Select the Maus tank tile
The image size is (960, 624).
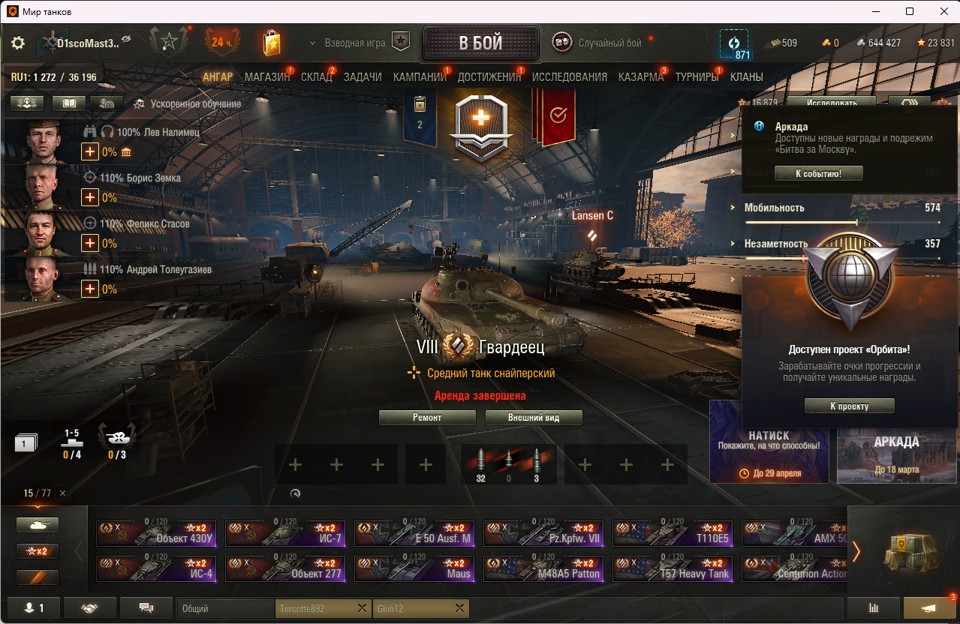coord(414,568)
